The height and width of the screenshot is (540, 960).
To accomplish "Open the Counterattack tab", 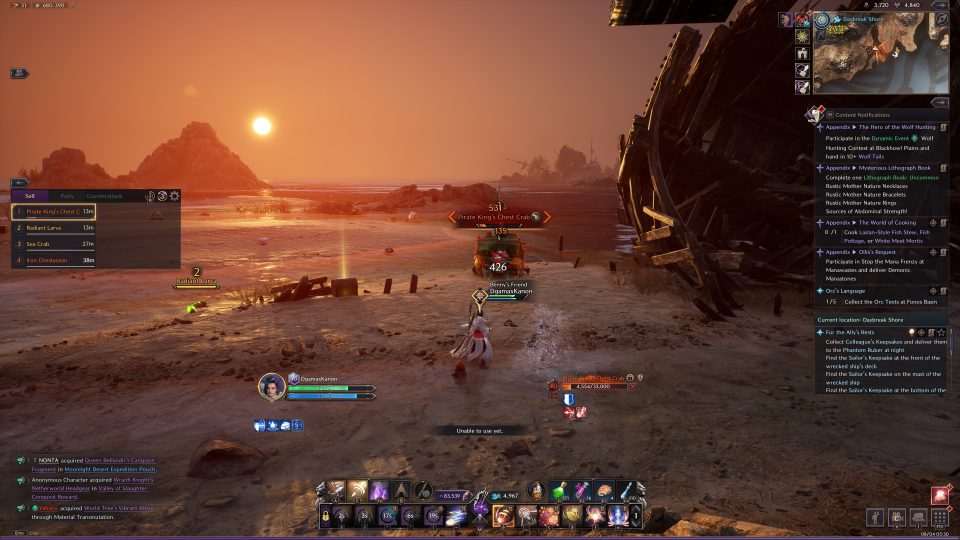I will click(x=104, y=196).
